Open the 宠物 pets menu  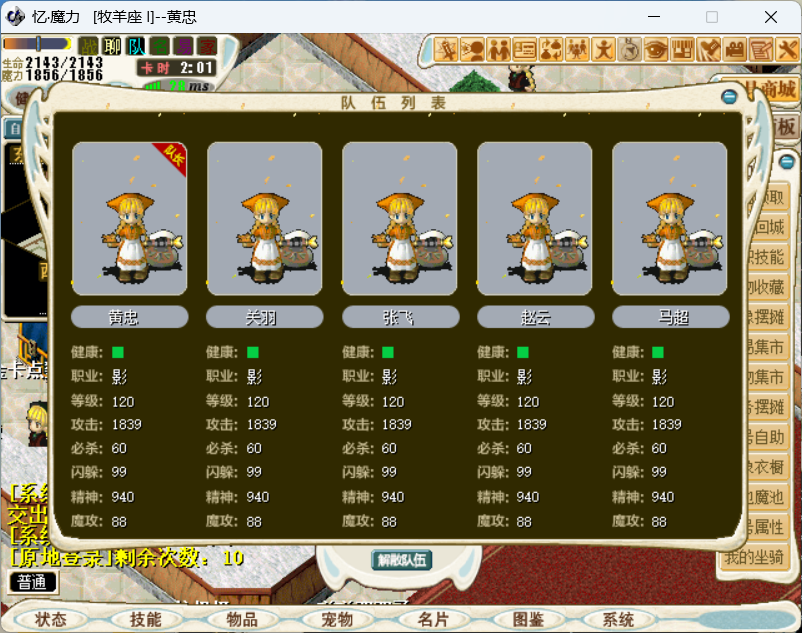[337, 620]
